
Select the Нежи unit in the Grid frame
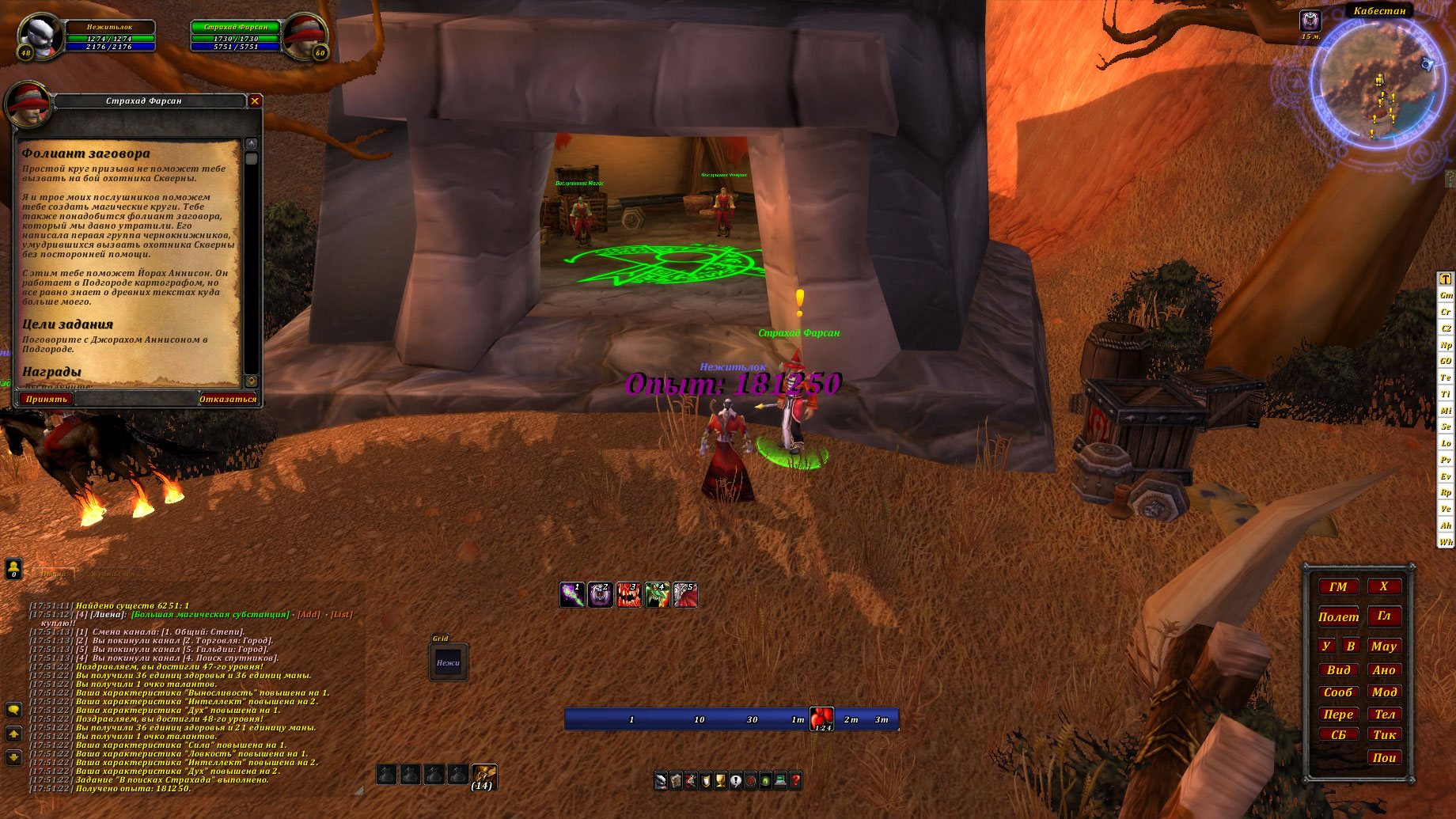coord(448,663)
